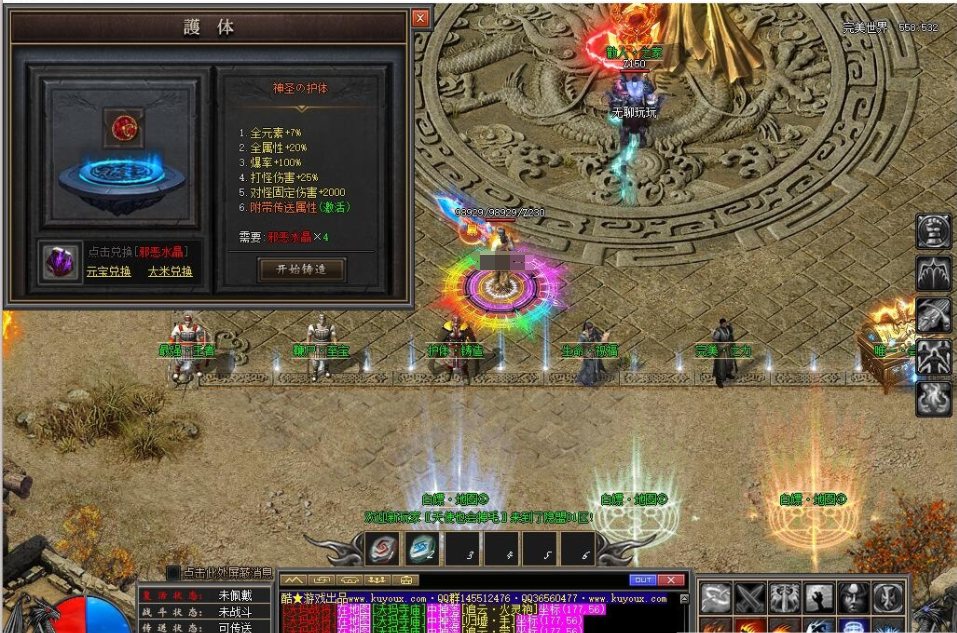Select the crossed swords skill icon
Image resolution: width=957 pixels, height=633 pixels.
(750, 597)
